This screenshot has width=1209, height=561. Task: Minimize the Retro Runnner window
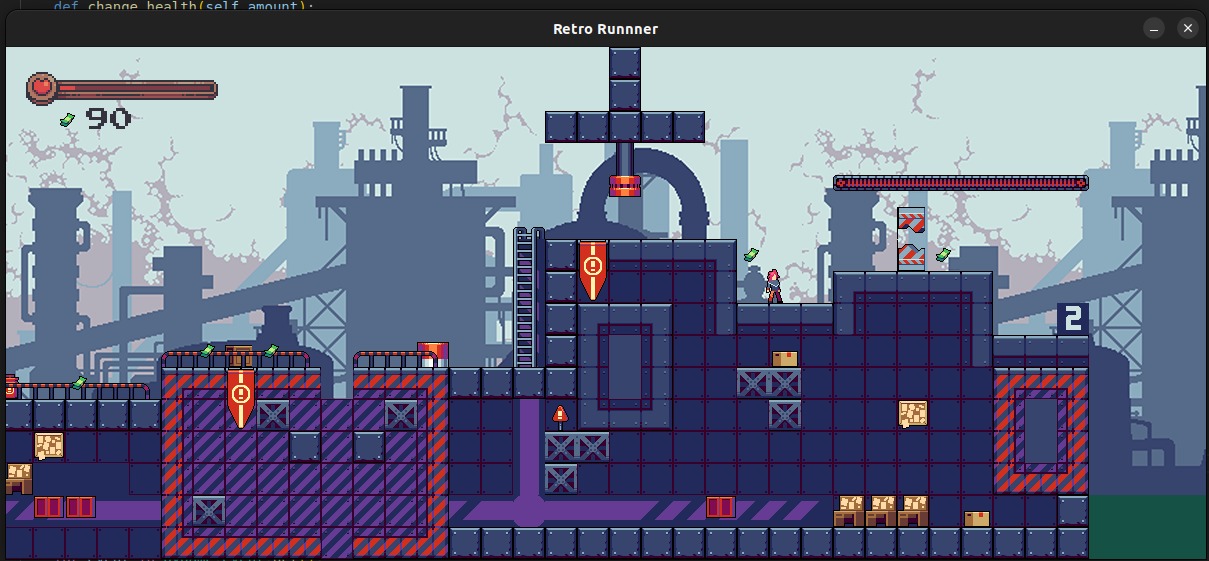click(x=1154, y=29)
